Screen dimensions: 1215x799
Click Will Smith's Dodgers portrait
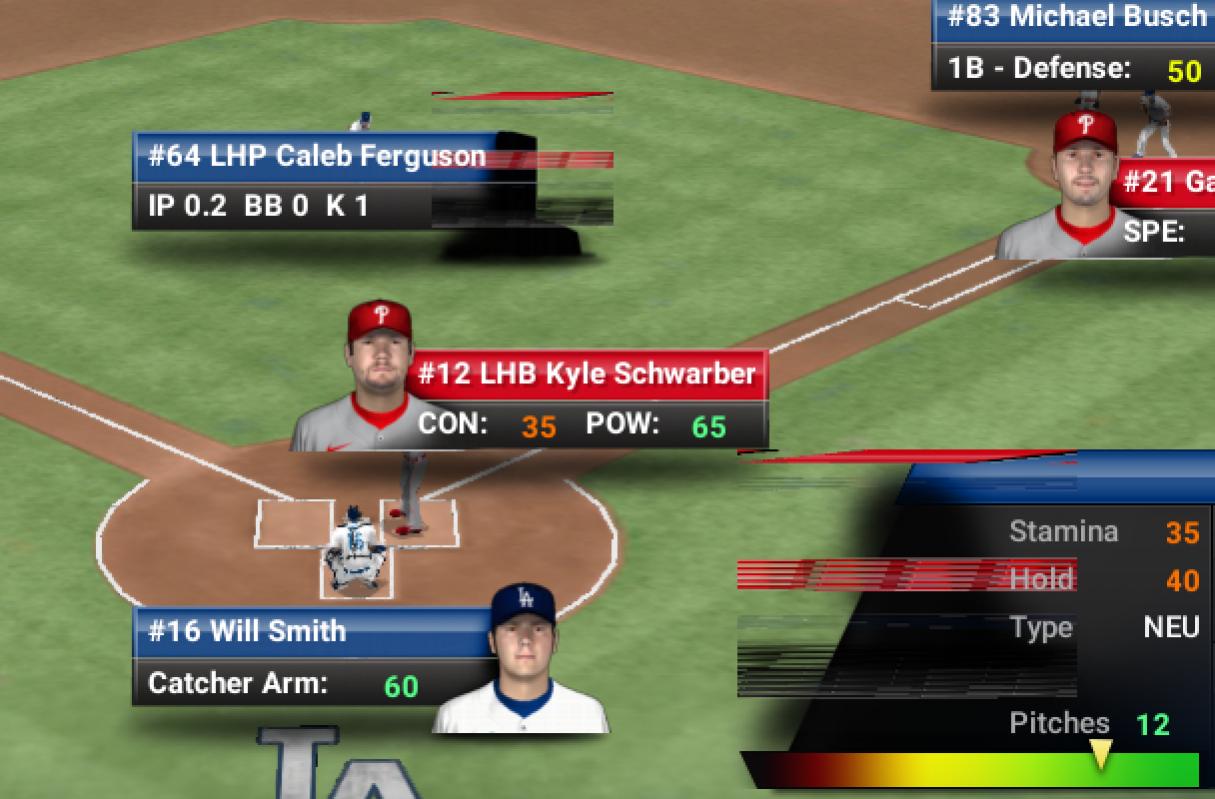(x=522, y=660)
